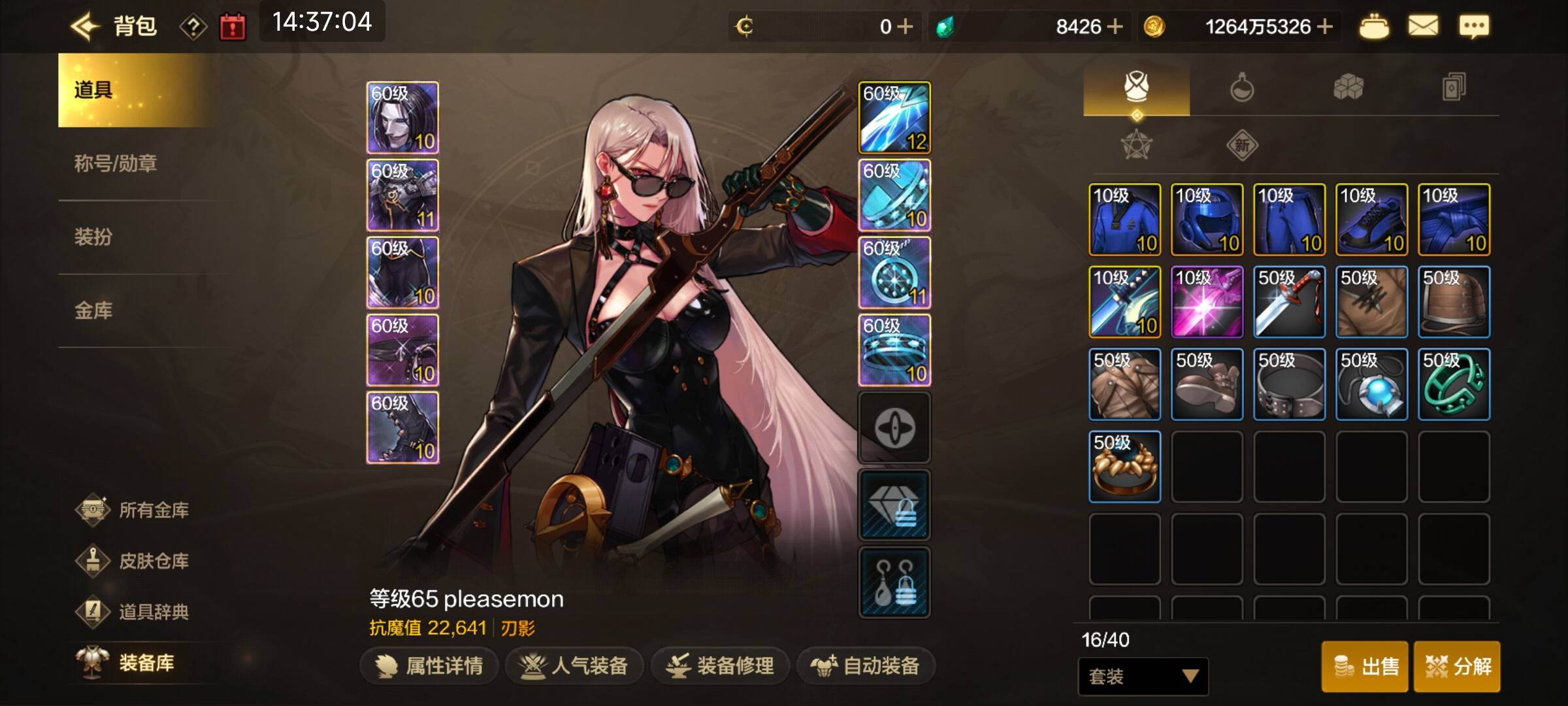Select the equipped level 60 weapon slot
Screen dimensions: 1568x706
(x=894, y=118)
